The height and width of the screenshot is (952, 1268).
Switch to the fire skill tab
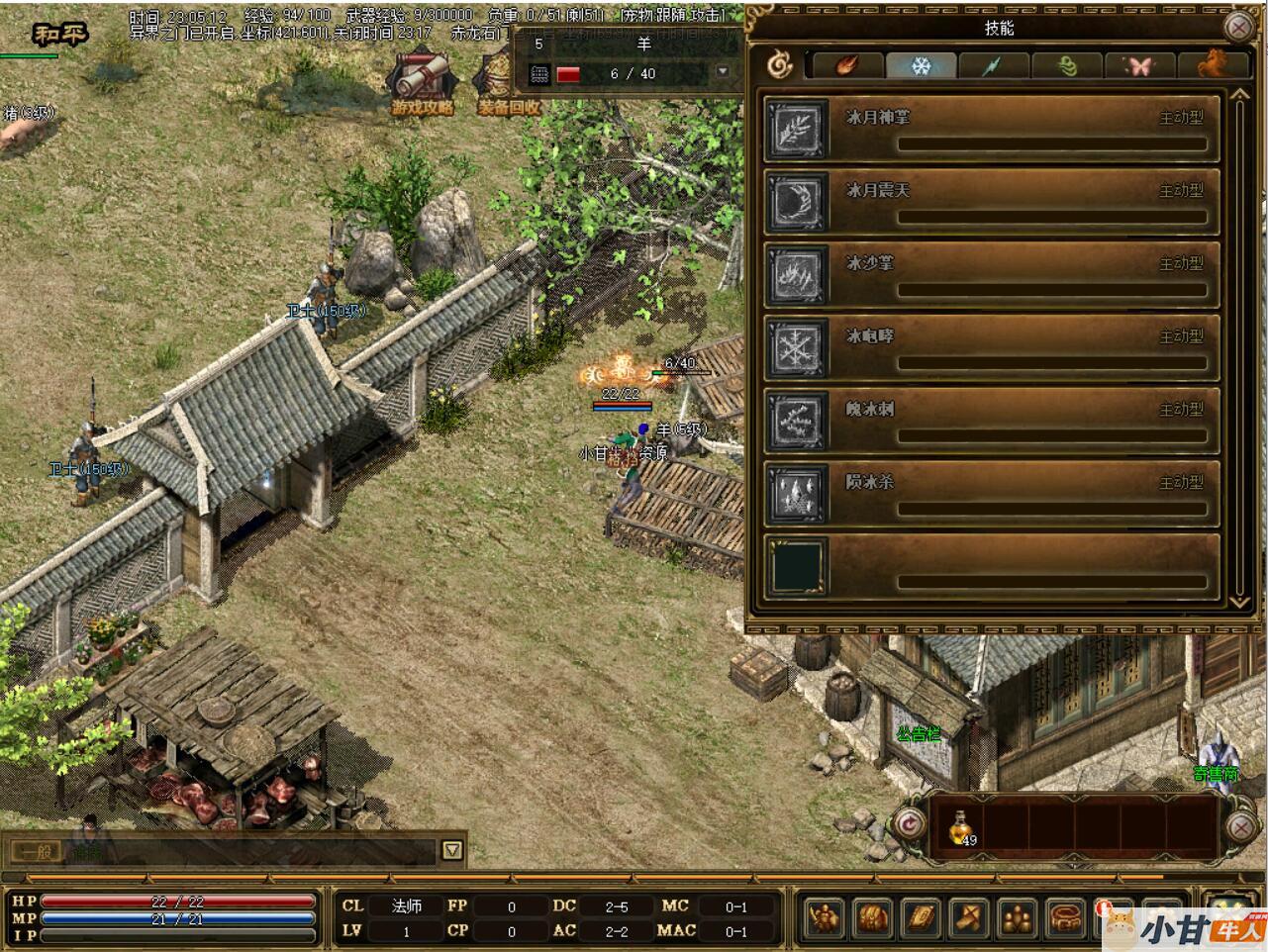pos(846,66)
